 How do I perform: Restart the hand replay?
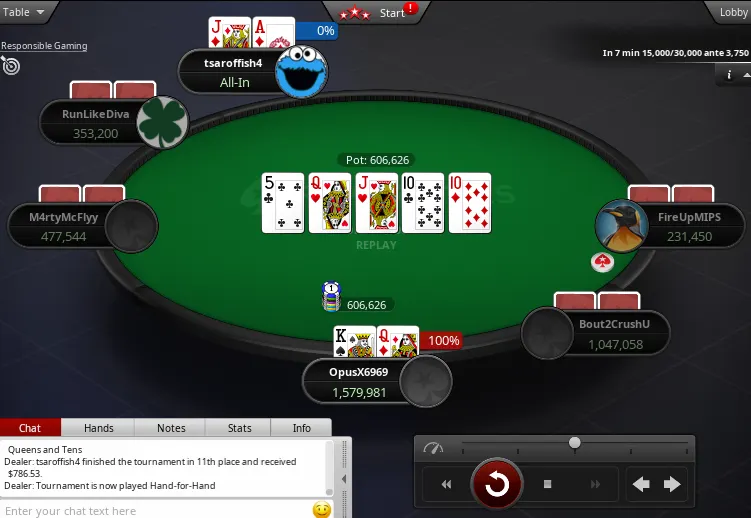click(x=497, y=485)
